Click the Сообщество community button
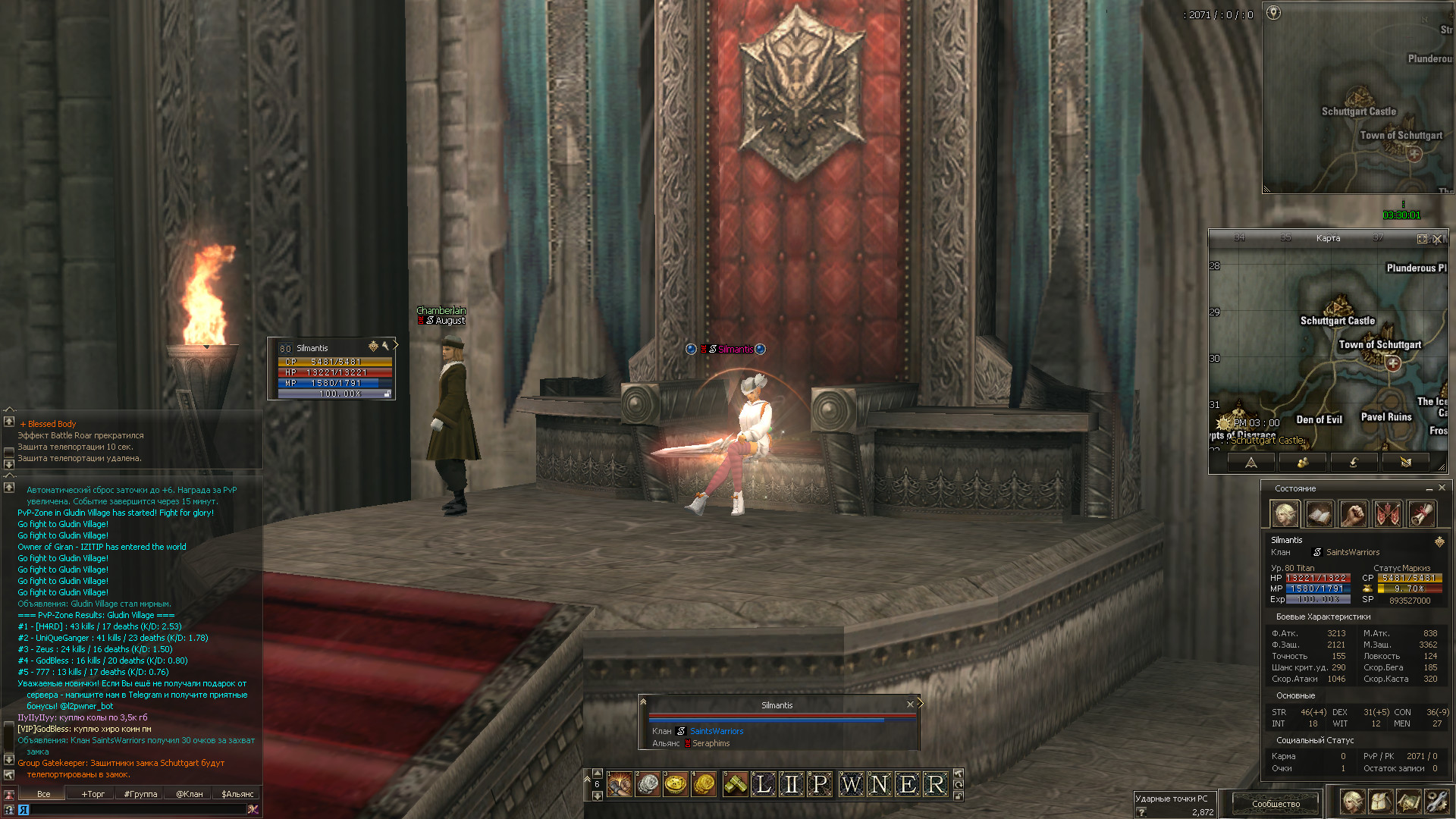Screen dimensions: 1456x819 [1276, 803]
